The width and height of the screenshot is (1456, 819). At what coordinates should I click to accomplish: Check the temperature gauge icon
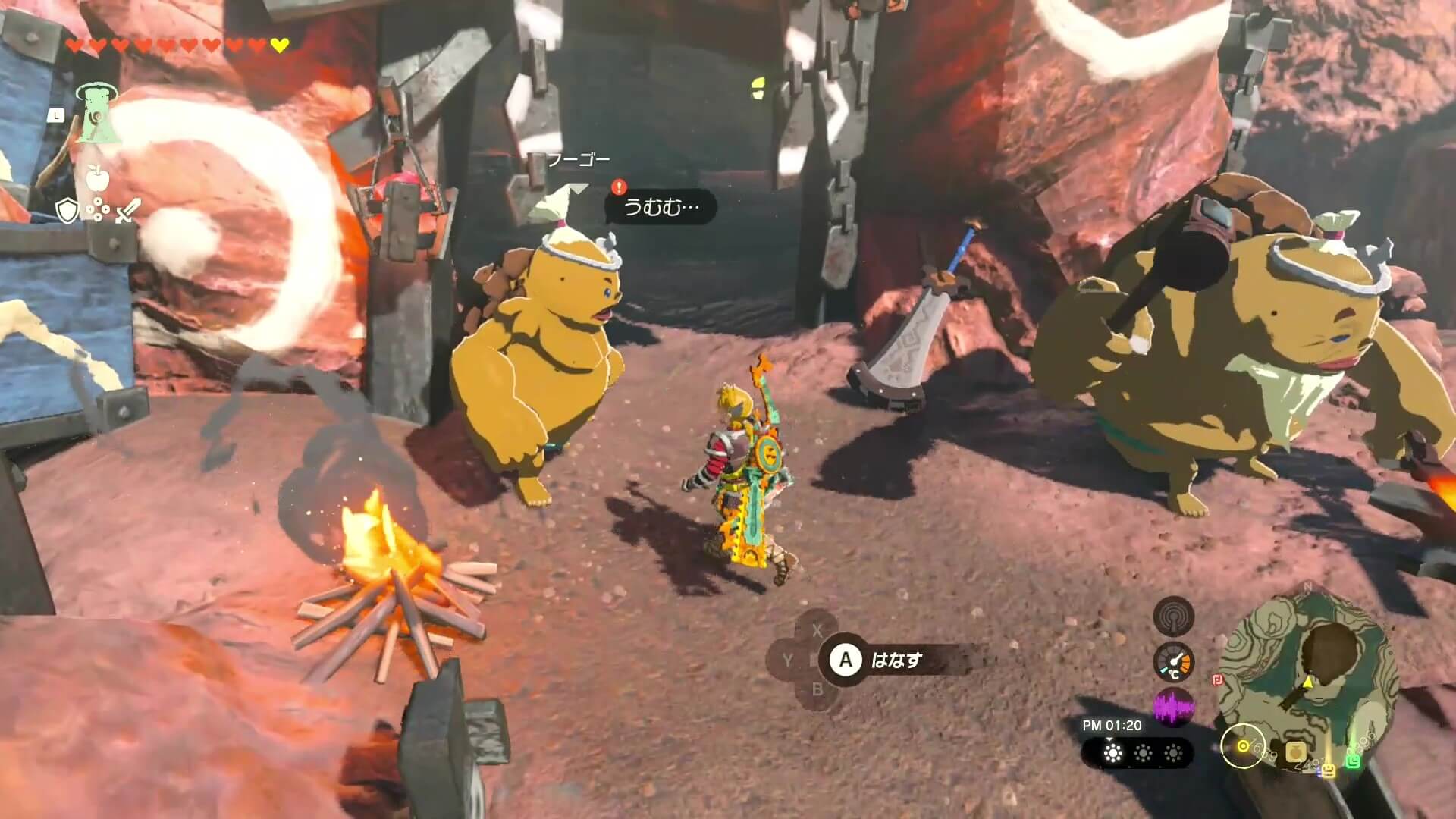click(x=1173, y=662)
